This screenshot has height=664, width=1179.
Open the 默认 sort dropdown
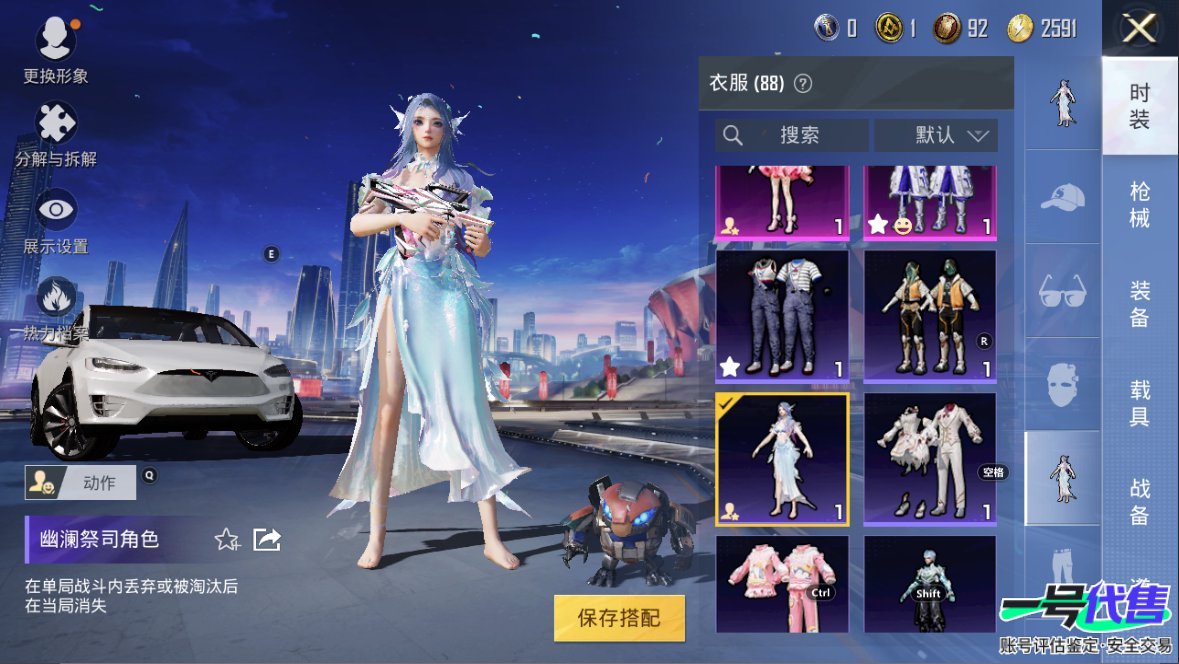point(936,135)
